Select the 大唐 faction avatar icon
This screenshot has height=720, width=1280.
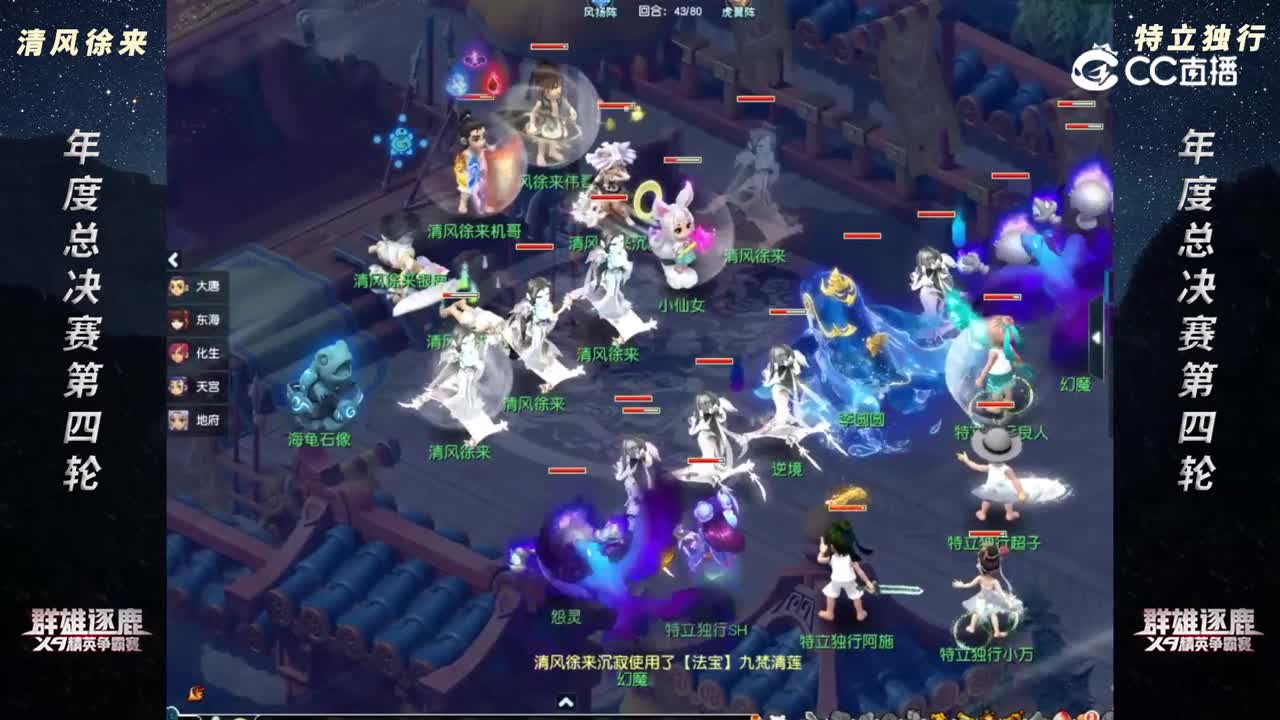coord(178,286)
